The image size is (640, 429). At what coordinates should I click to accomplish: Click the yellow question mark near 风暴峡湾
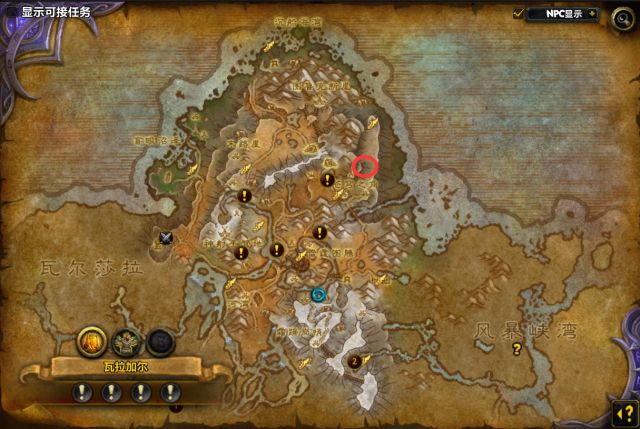click(517, 349)
